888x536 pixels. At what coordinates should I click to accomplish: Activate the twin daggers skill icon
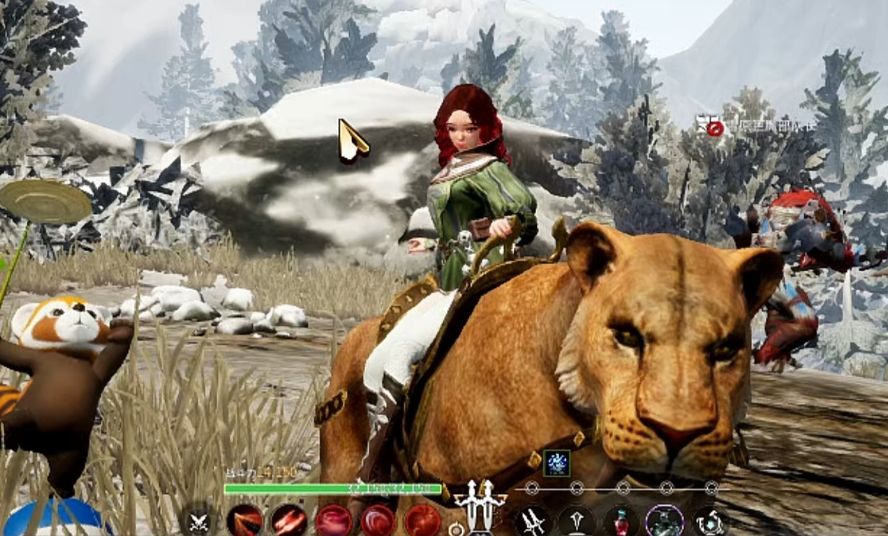533,521
